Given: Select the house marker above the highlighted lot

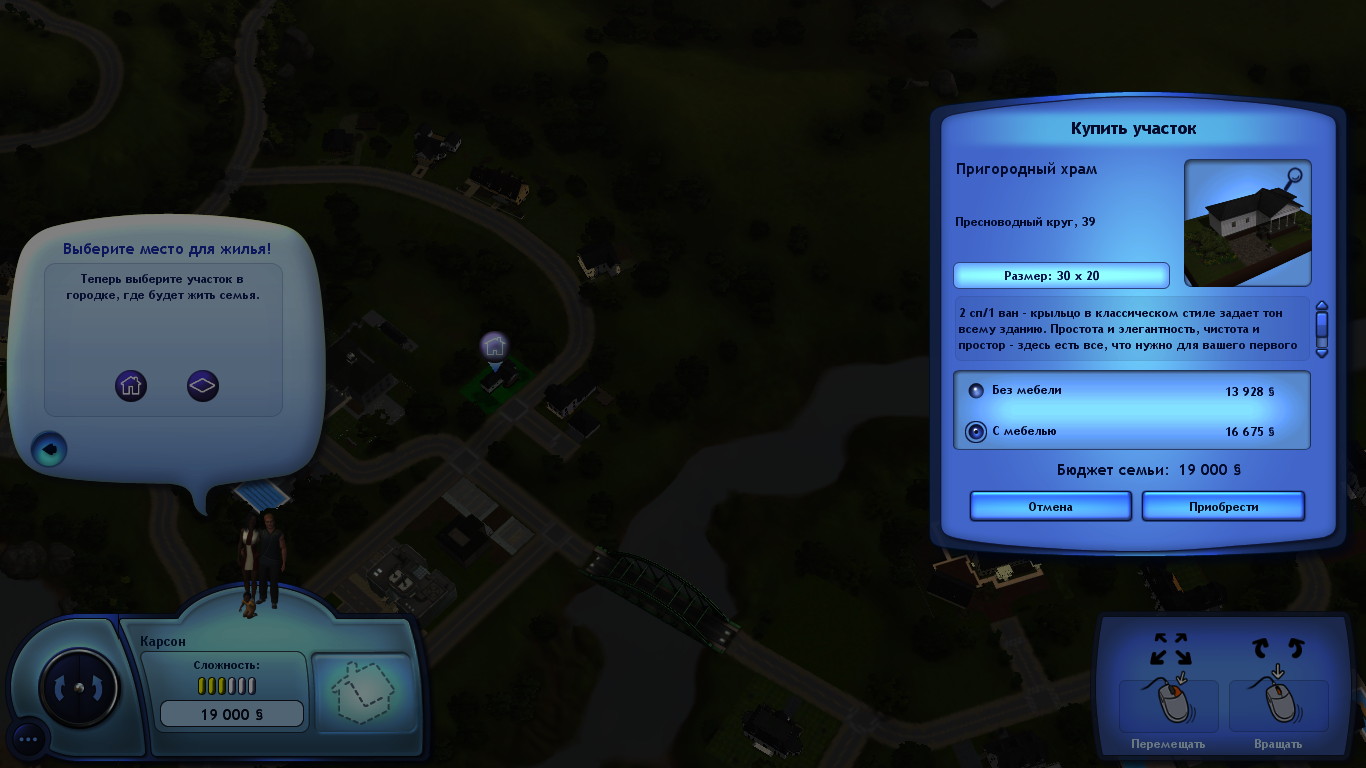Looking at the screenshot, I should (x=494, y=347).
